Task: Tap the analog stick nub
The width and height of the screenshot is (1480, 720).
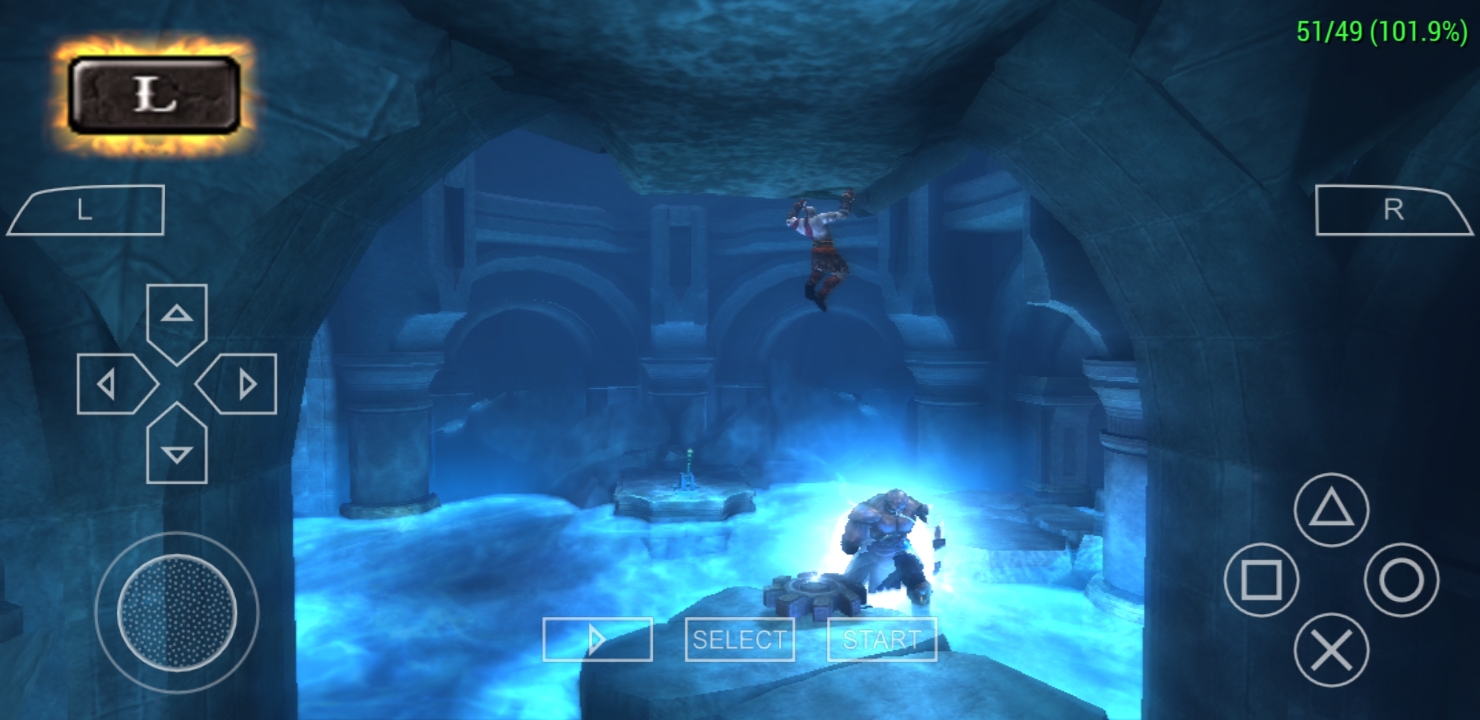Action: coord(177,611)
